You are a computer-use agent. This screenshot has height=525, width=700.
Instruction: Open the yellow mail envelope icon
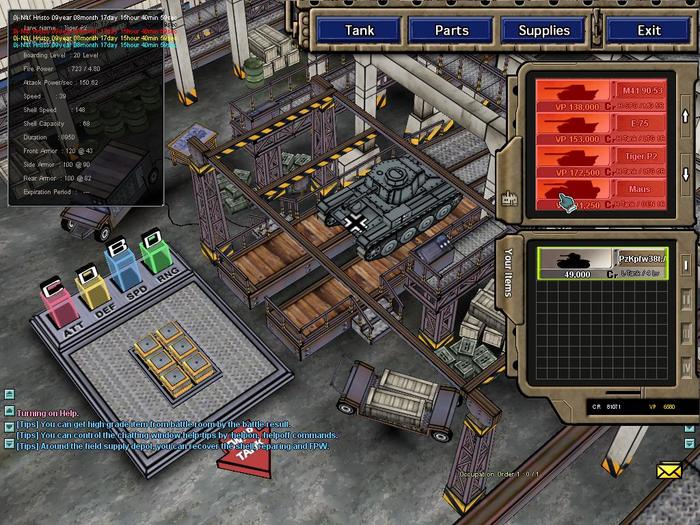tap(669, 469)
